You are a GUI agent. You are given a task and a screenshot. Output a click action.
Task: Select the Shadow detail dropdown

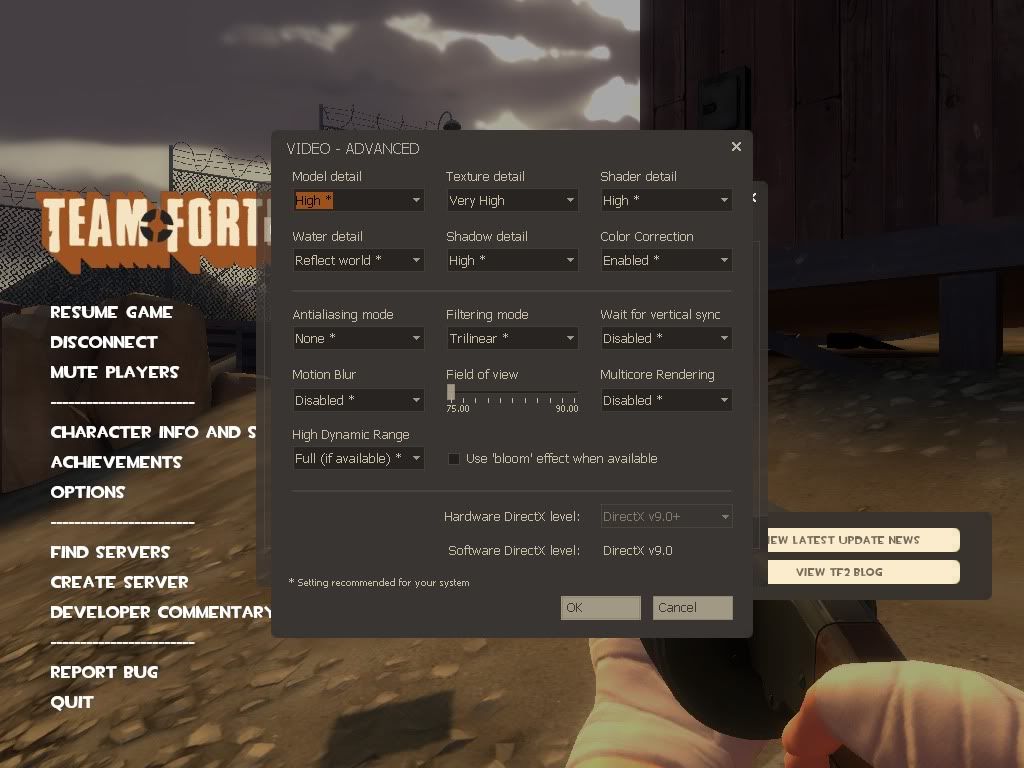(512, 261)
